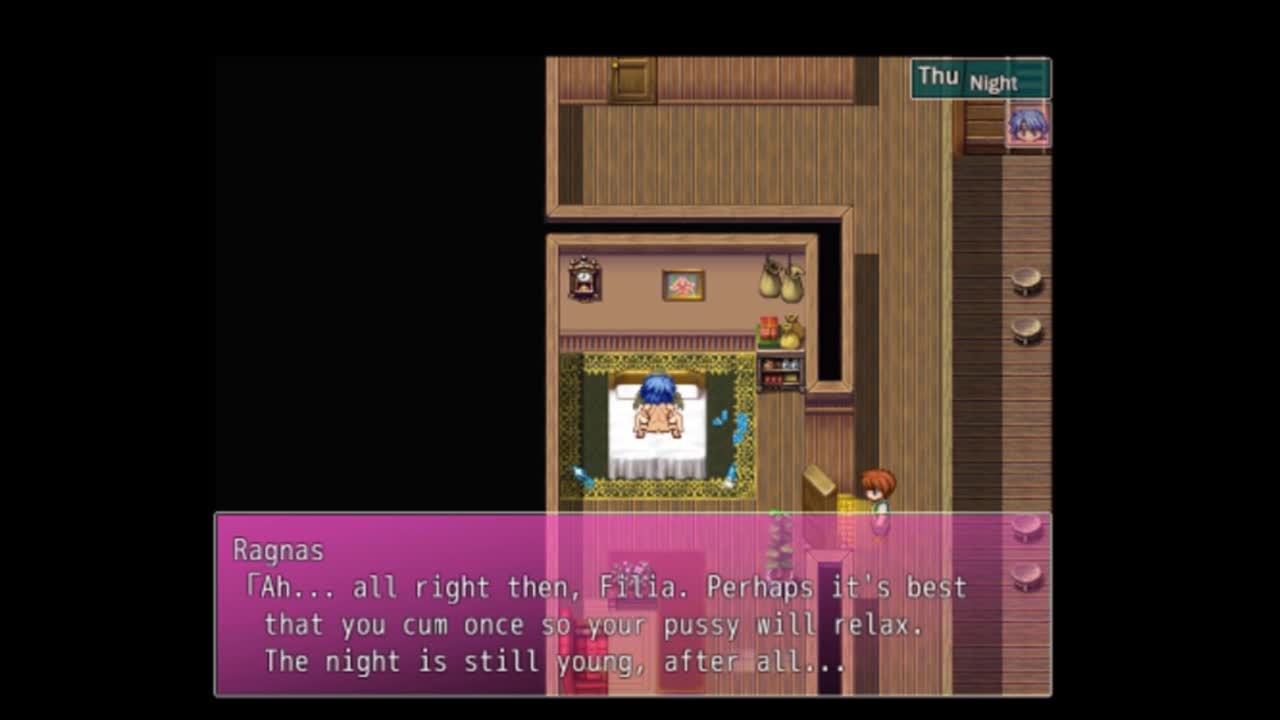Screen dimensions: 1280x720
Task: Select the blue-haired character portrait icon
Action: click(1027, 125)
